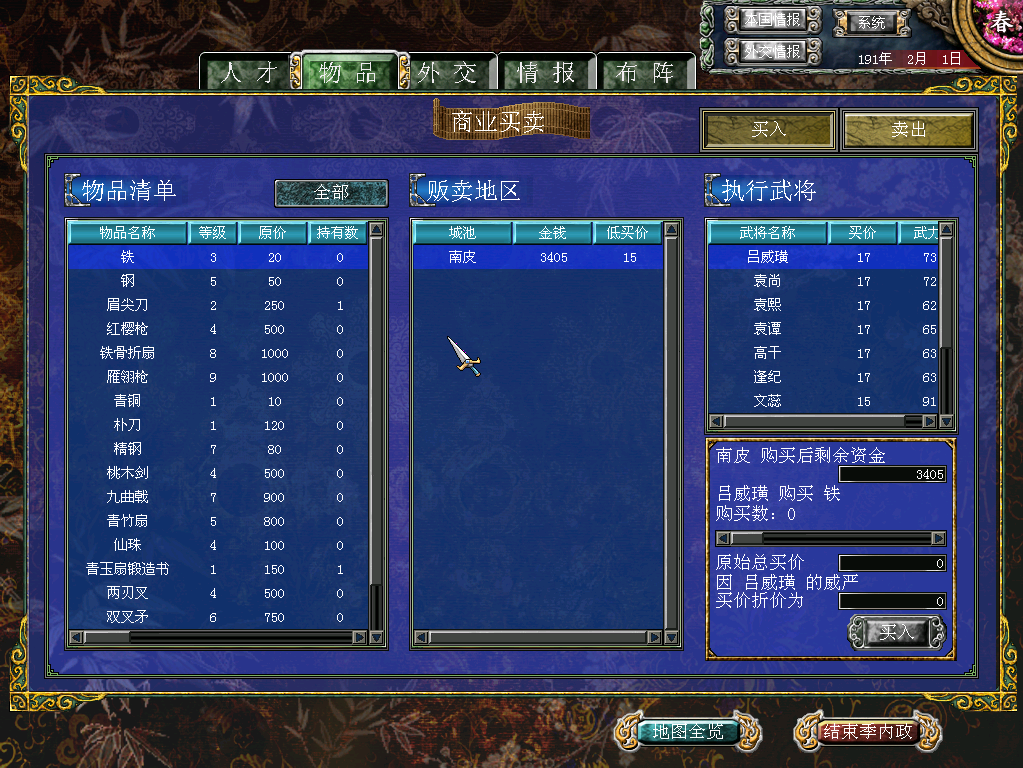Confirm purchase with the lower 买入 button
Screen dimensions: 1023x768
tap(896, 632)
